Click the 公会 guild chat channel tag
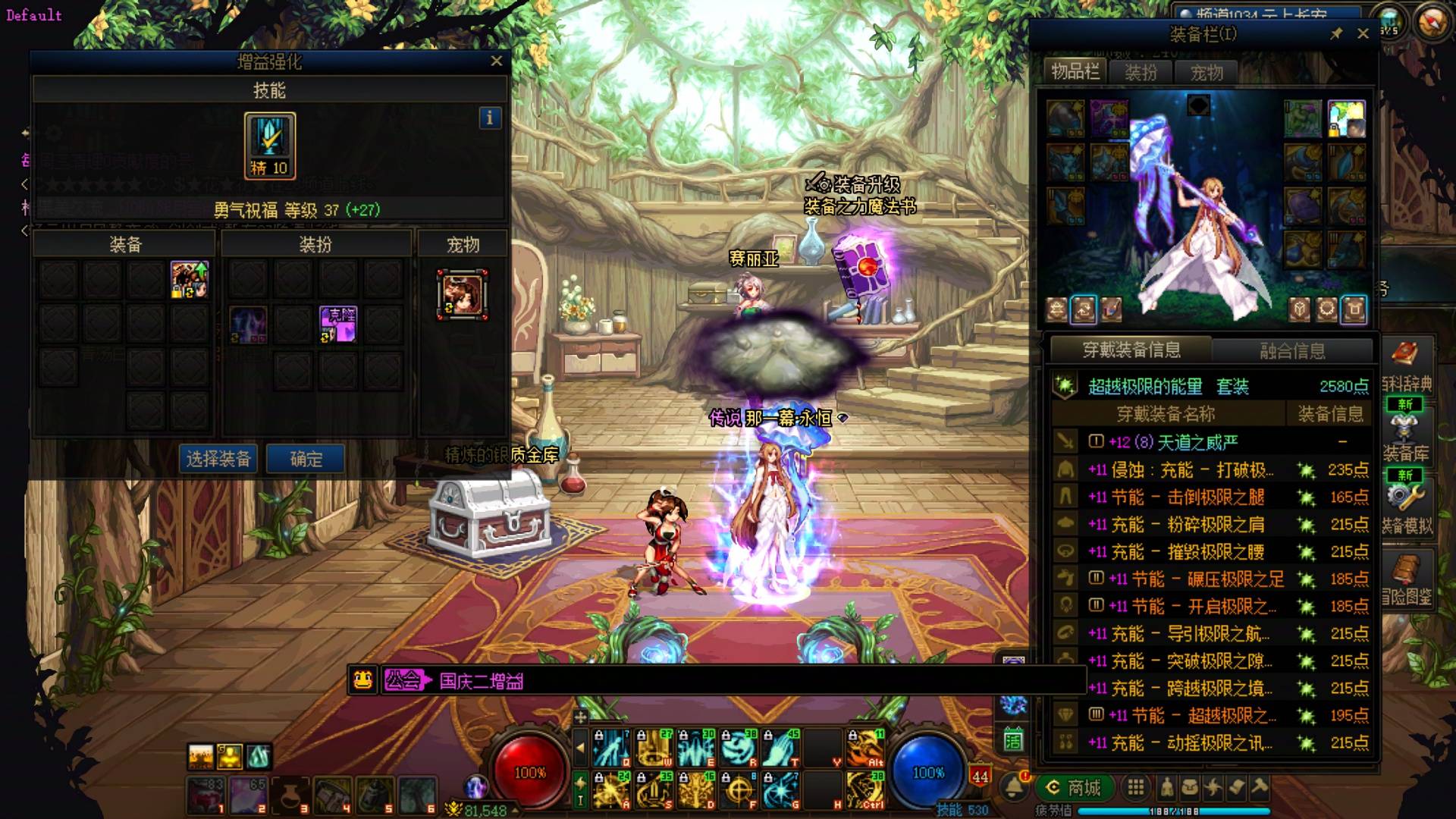The height and width of the screenshot is (819, 1456). (403, 680)
